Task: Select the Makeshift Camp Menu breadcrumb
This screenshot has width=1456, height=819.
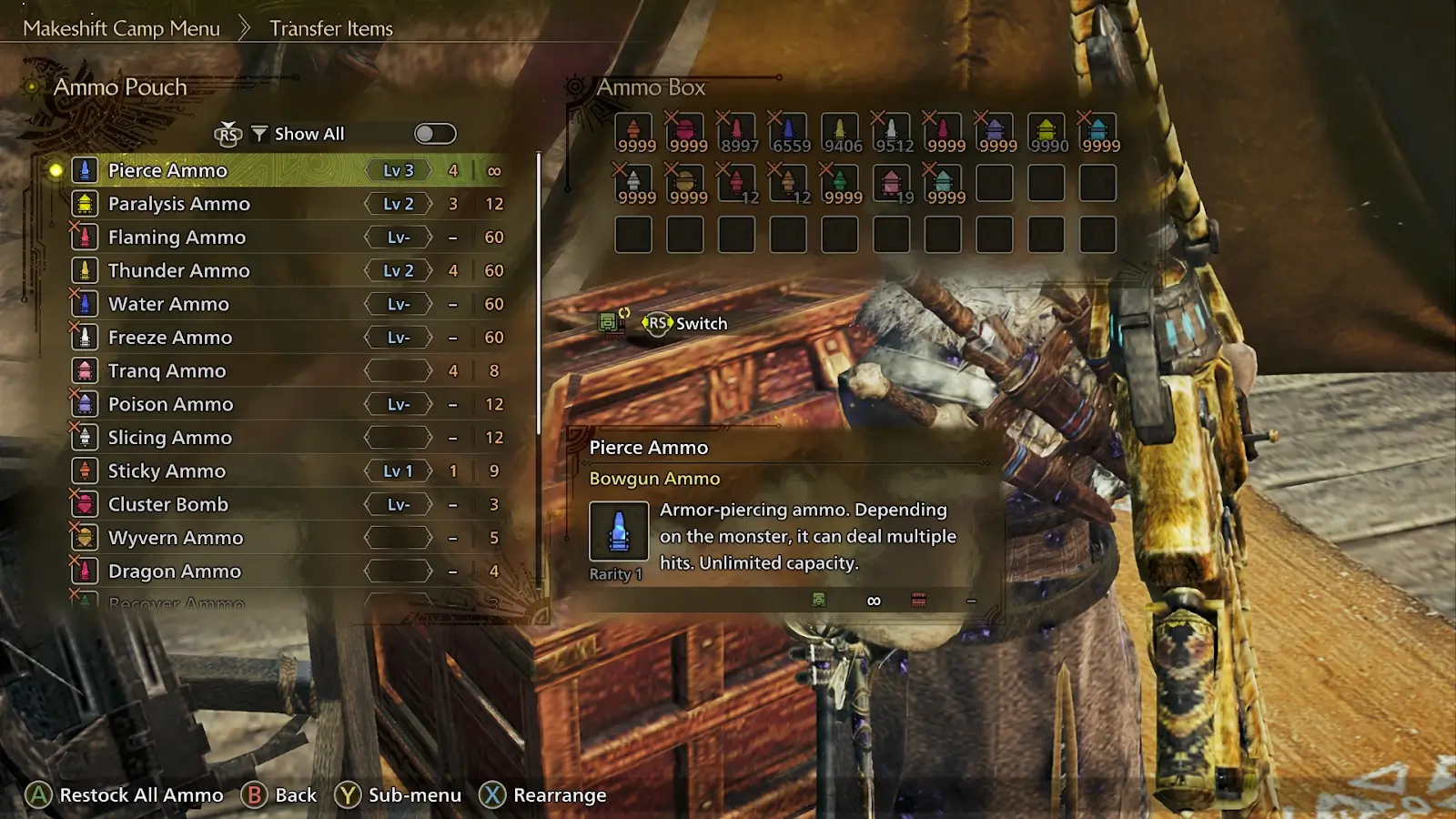Action: pos(121,28)
